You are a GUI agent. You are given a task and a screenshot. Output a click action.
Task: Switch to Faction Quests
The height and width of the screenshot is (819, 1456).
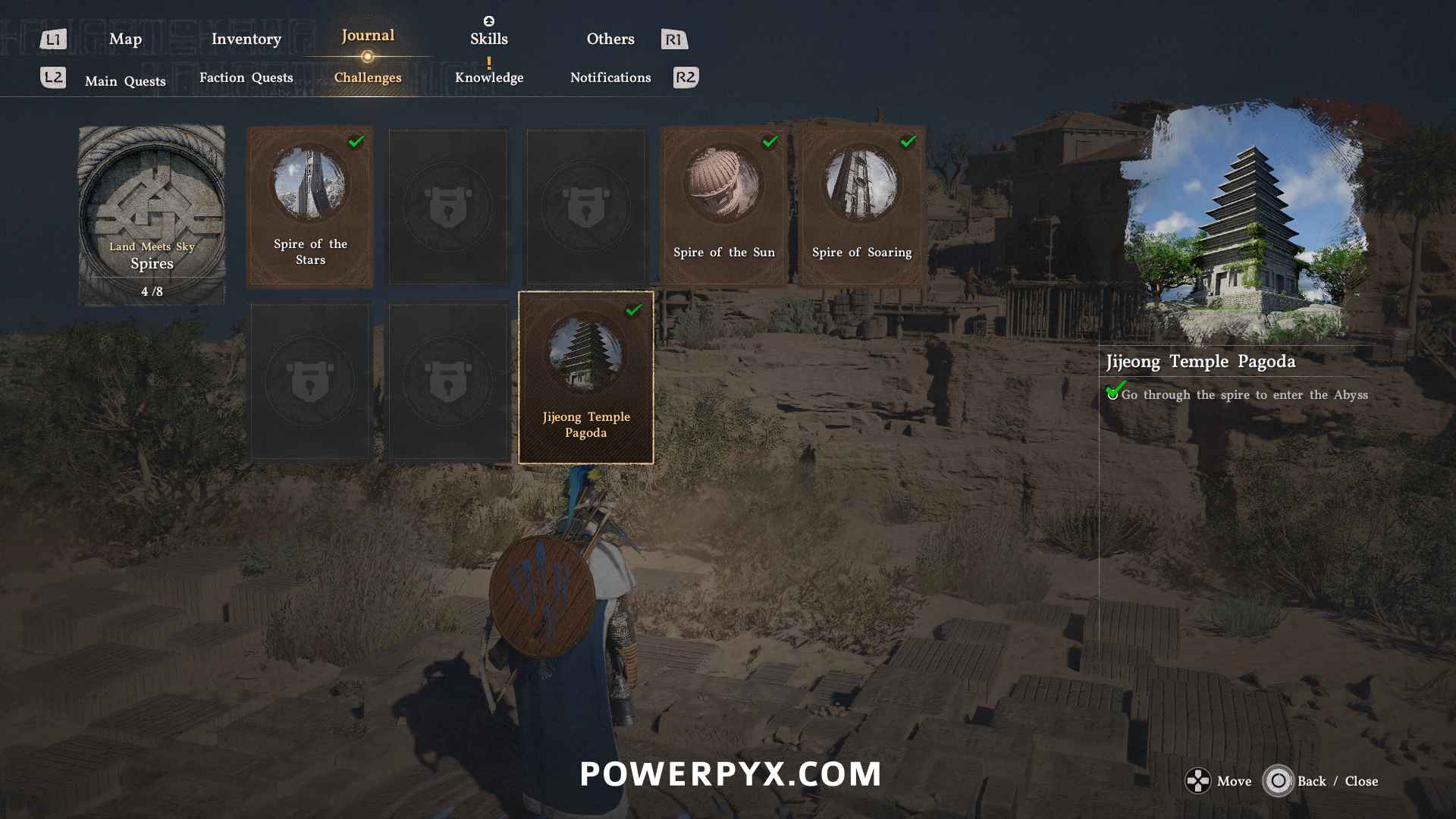[246, 77]
